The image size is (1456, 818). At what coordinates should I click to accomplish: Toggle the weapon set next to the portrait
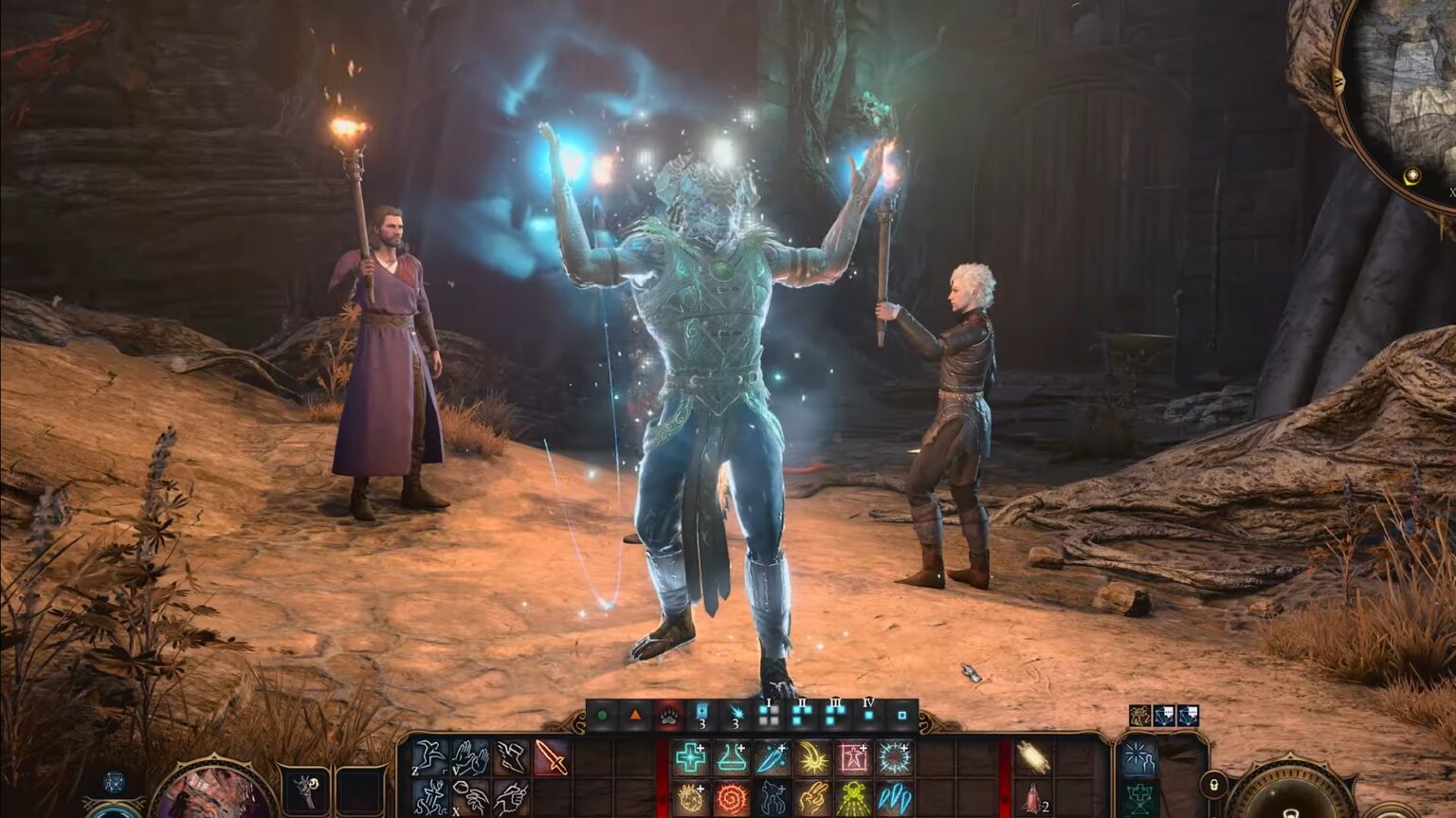(307, 788)
